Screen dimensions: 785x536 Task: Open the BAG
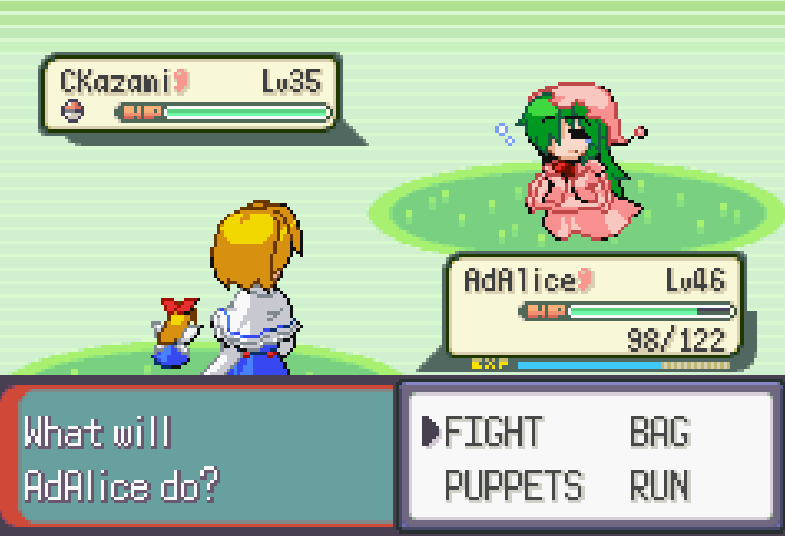point(659,432)
